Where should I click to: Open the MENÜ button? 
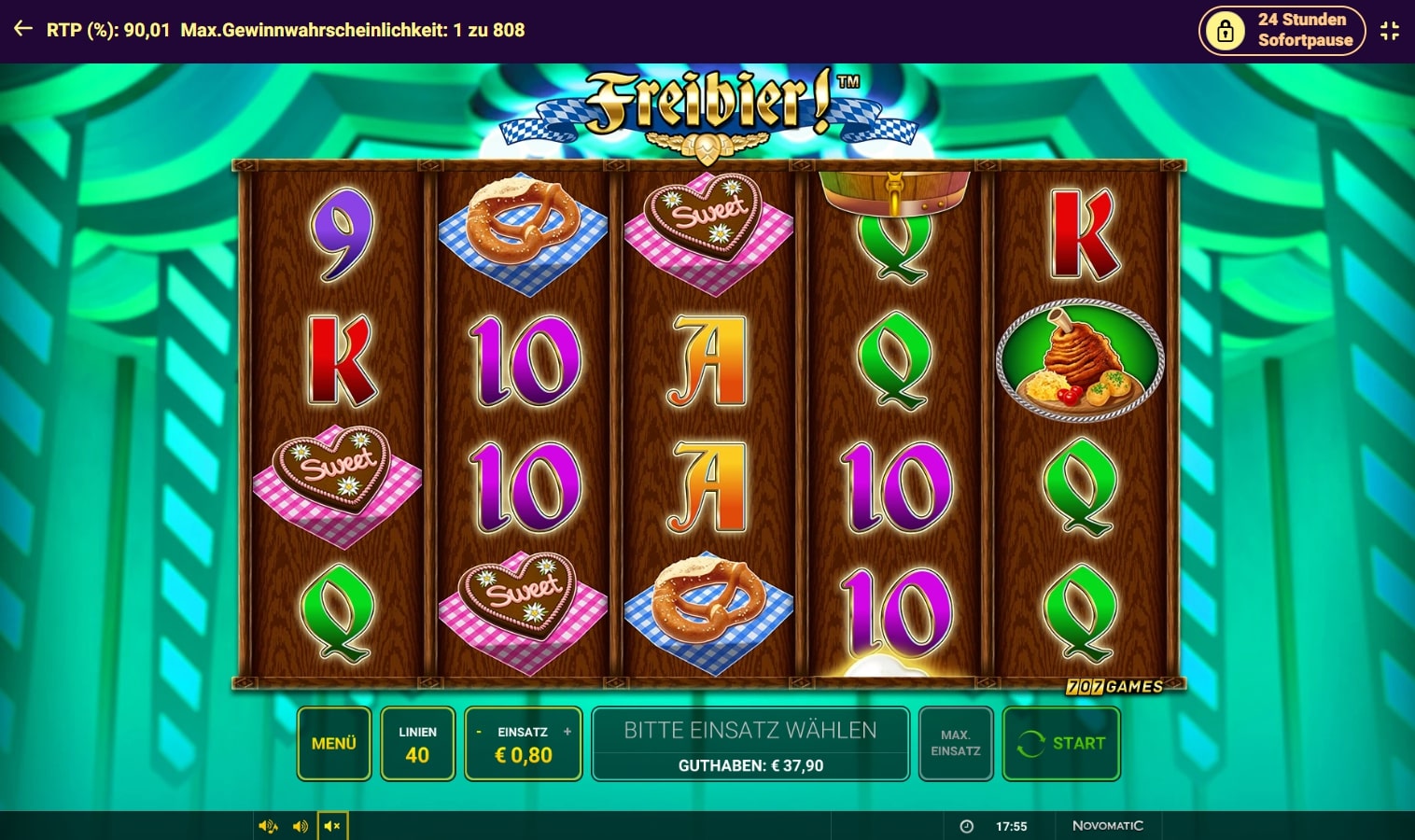click(334, 743)
